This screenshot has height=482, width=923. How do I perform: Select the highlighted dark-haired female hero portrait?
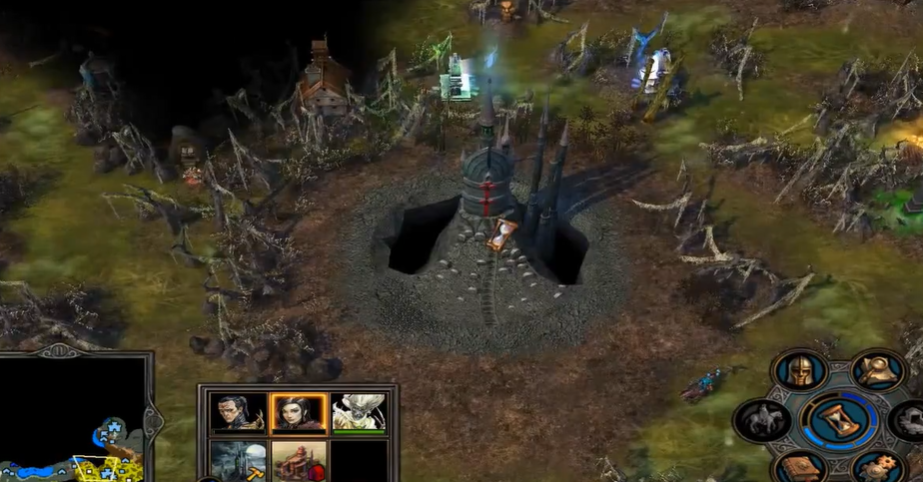click(x=299, y=411)
